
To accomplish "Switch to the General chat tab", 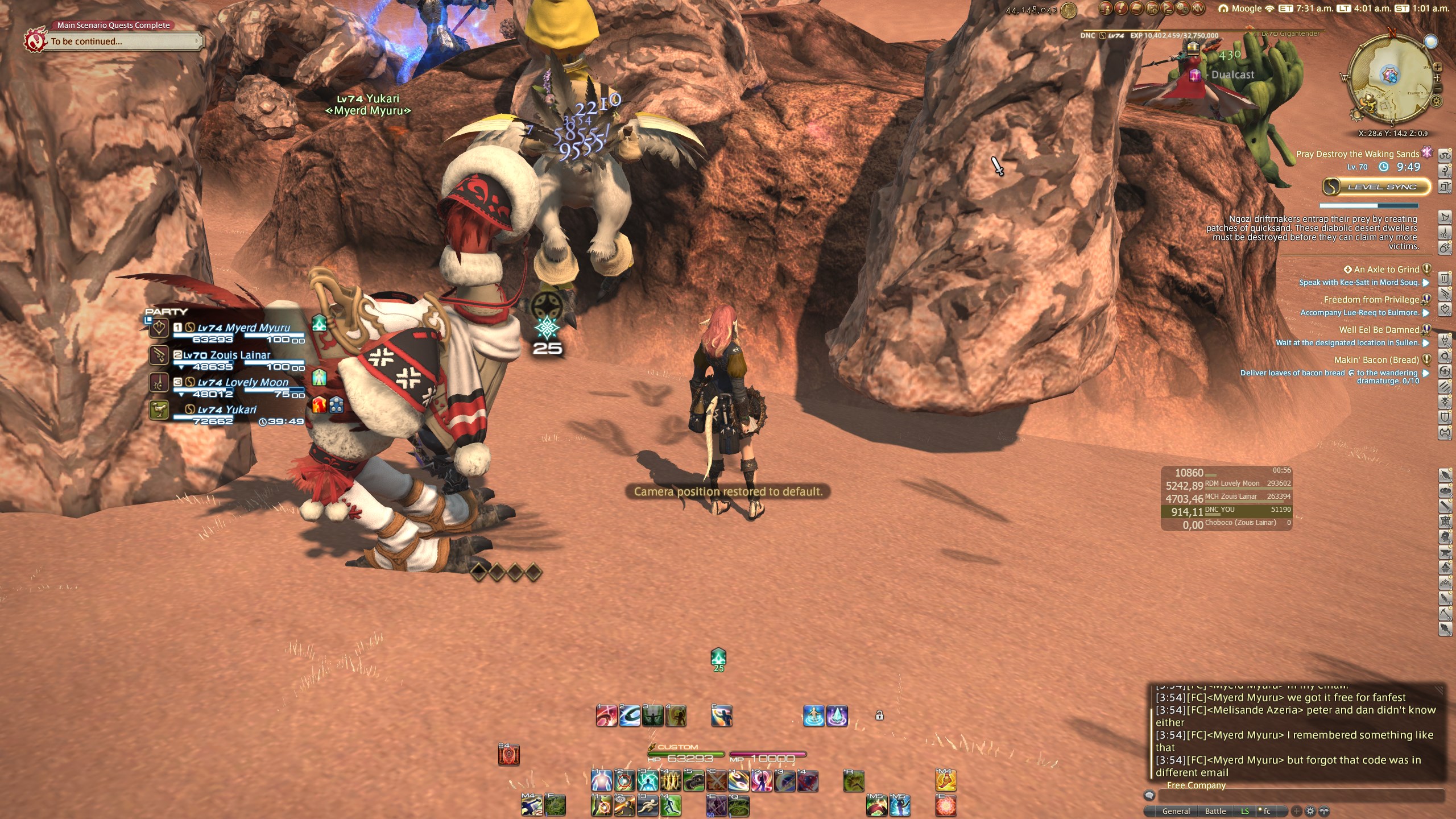I will tap(1176, 811).
